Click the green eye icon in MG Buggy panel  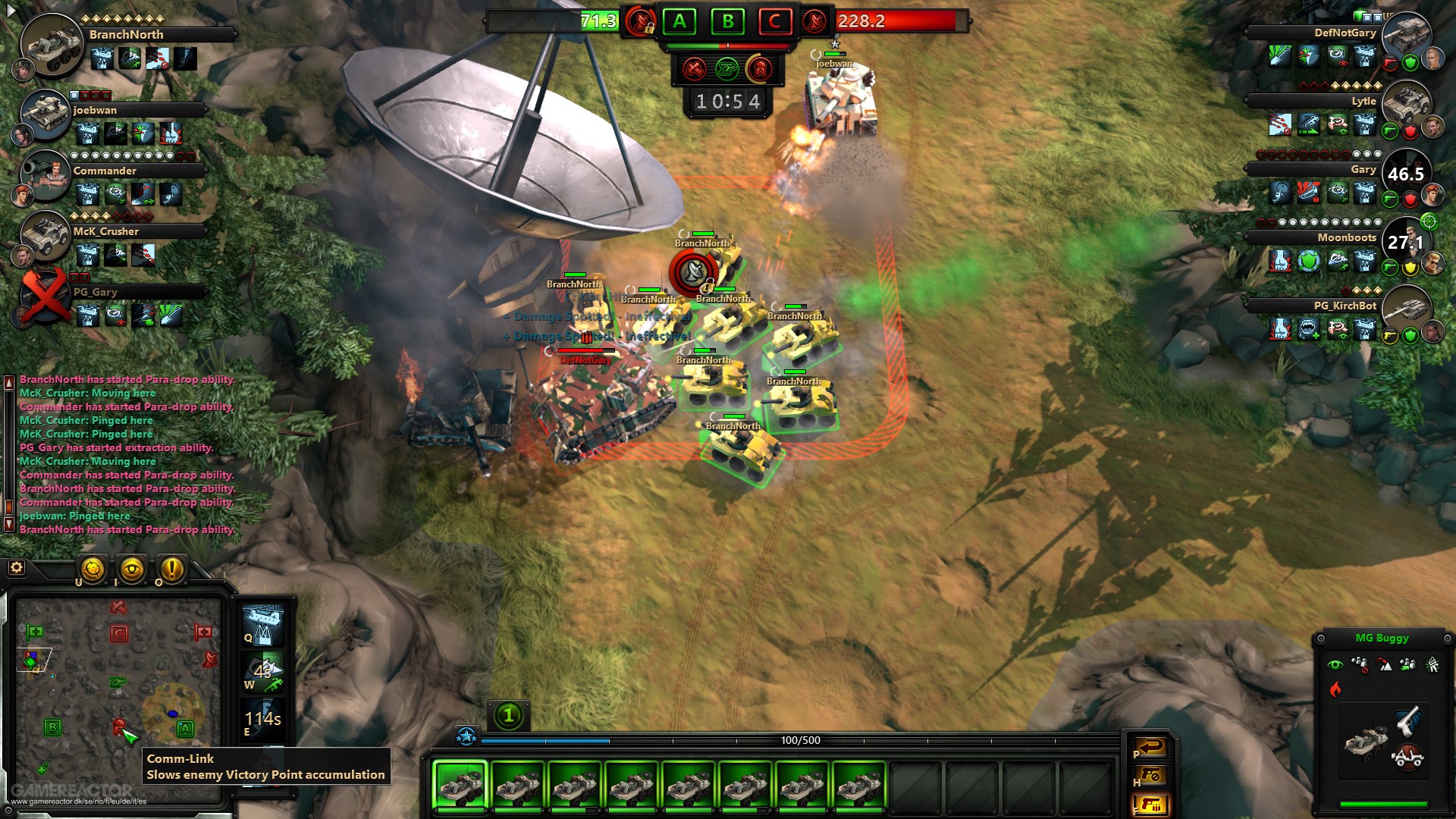point(1336,666)
